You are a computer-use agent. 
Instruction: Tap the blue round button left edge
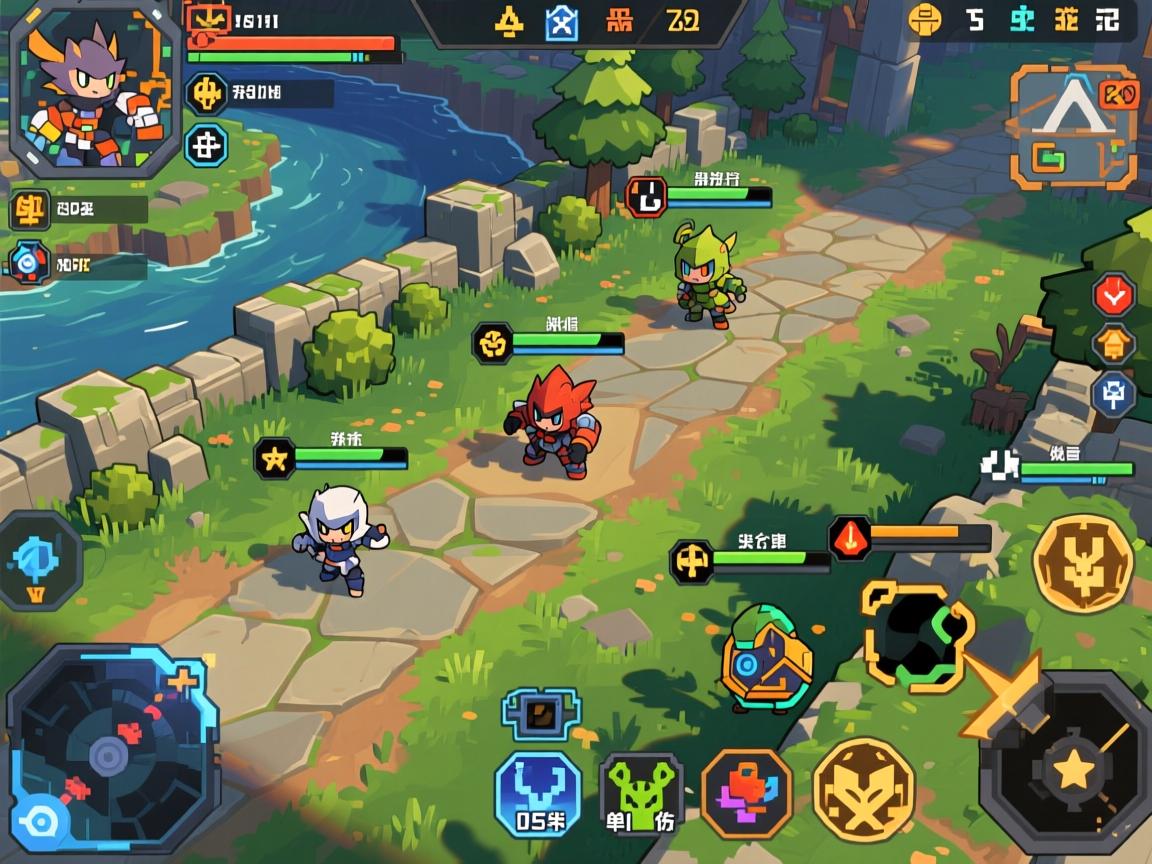coord(40,561)
